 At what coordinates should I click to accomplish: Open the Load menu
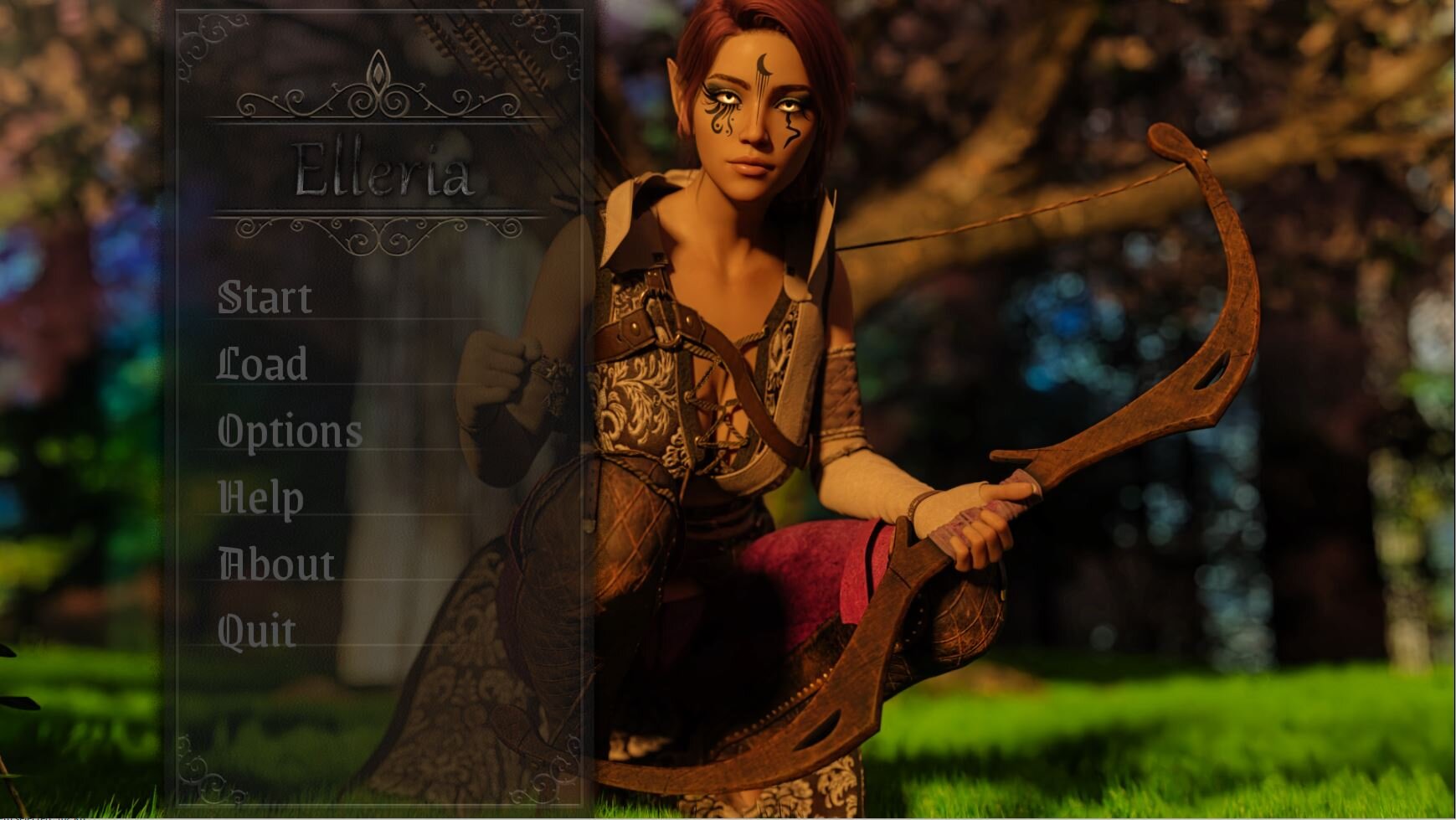[262, 364]
